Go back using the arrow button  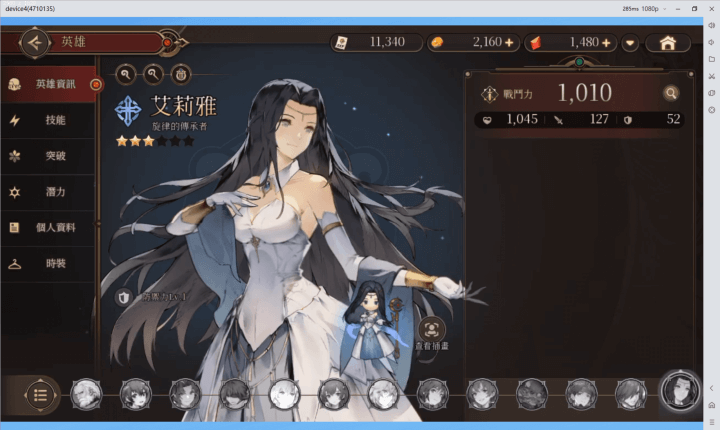click(x=34, y=43)
